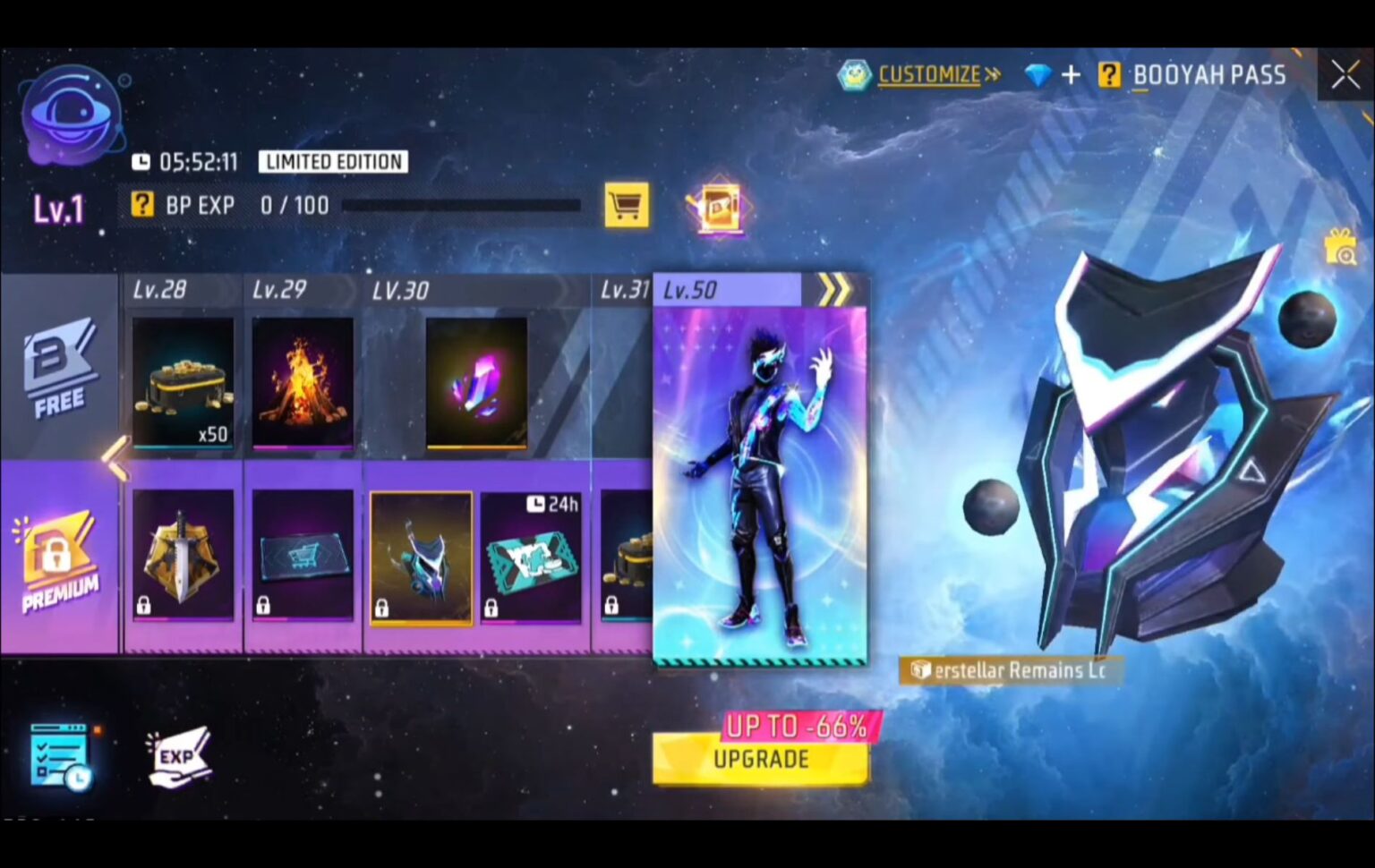The height and width of the screenshot is (868, 1375).
Task: Tap the diamond icon in the top bar
Action: tap(1039, 75)
